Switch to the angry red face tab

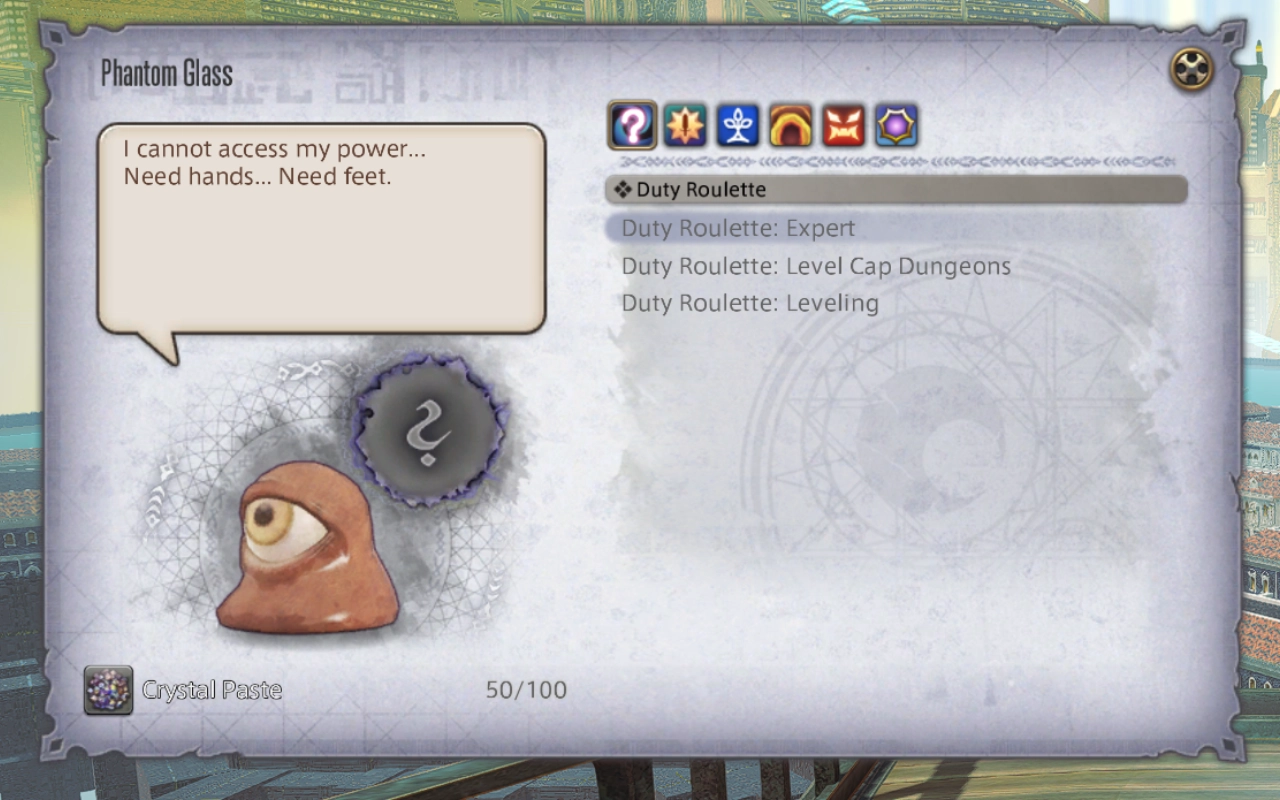point(844,126)
